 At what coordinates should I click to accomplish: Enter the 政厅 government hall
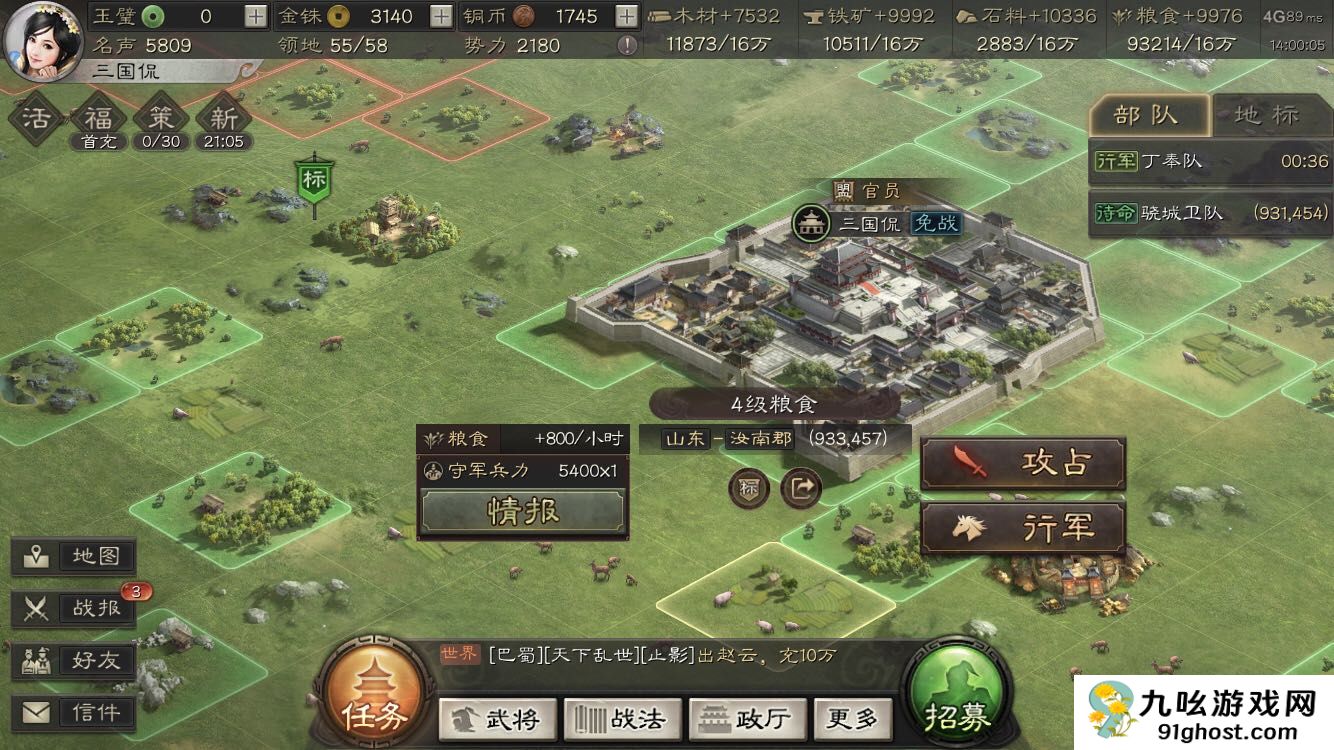[747, 718]
